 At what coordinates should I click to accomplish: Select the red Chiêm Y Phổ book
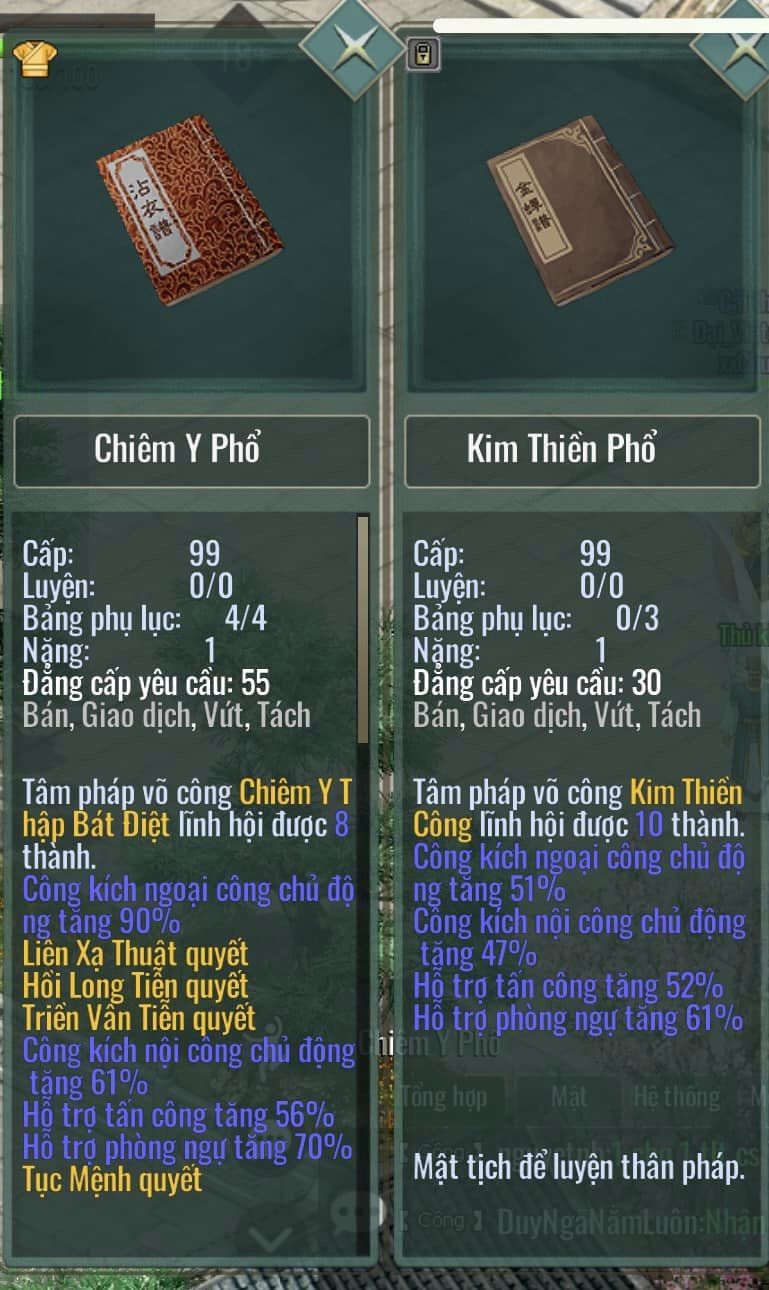[x=190, y=211]
